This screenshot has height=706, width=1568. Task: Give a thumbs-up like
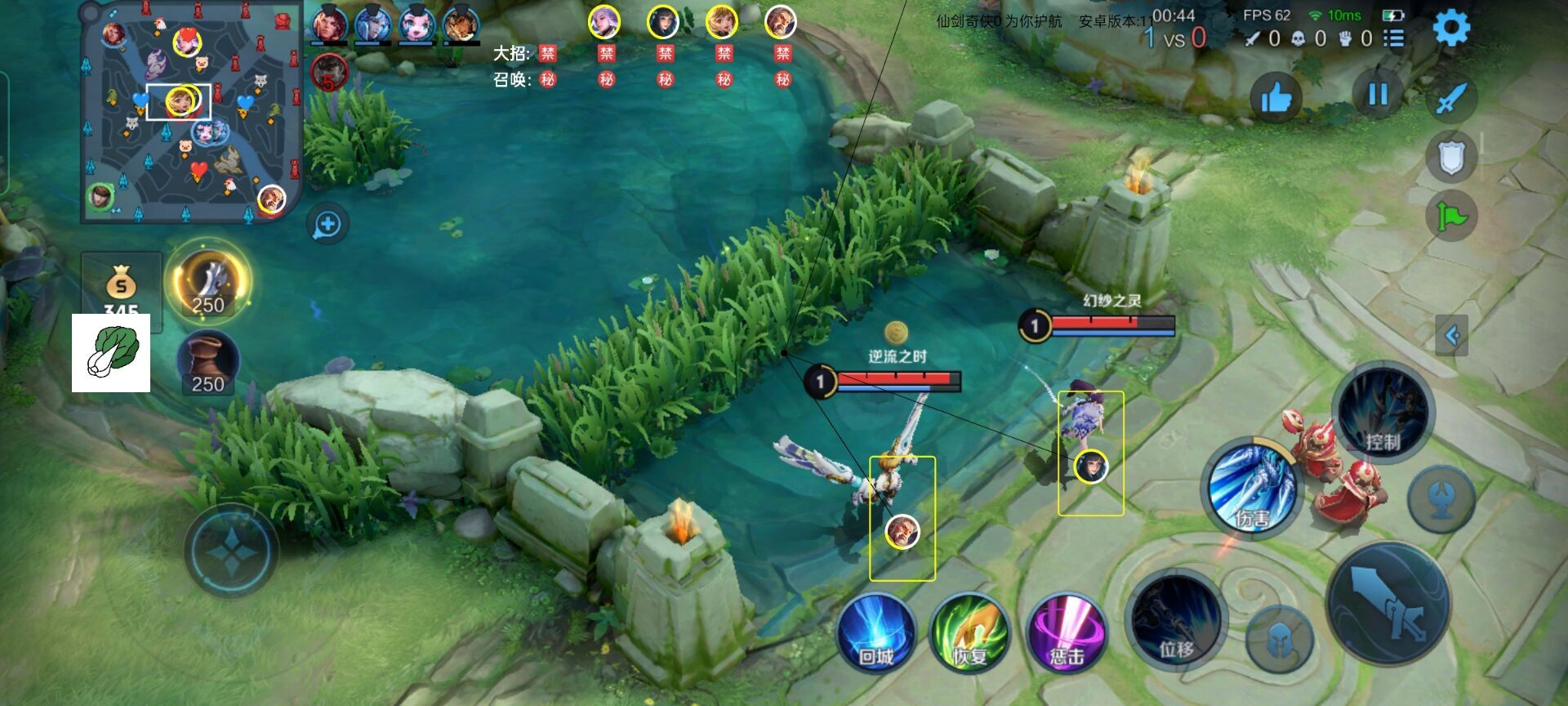point(1275,98)
